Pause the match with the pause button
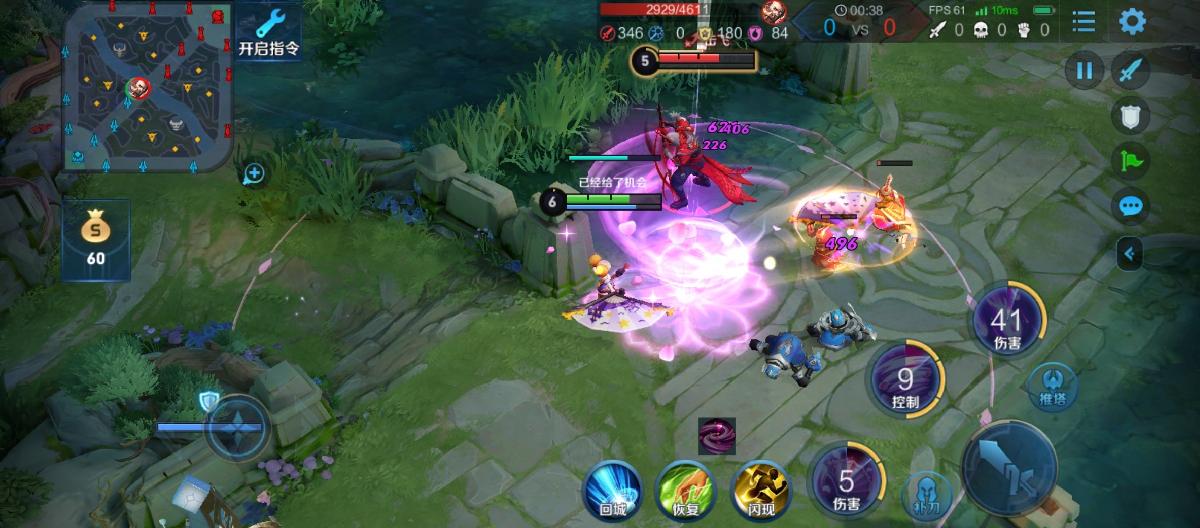 tap(1084, 71)
